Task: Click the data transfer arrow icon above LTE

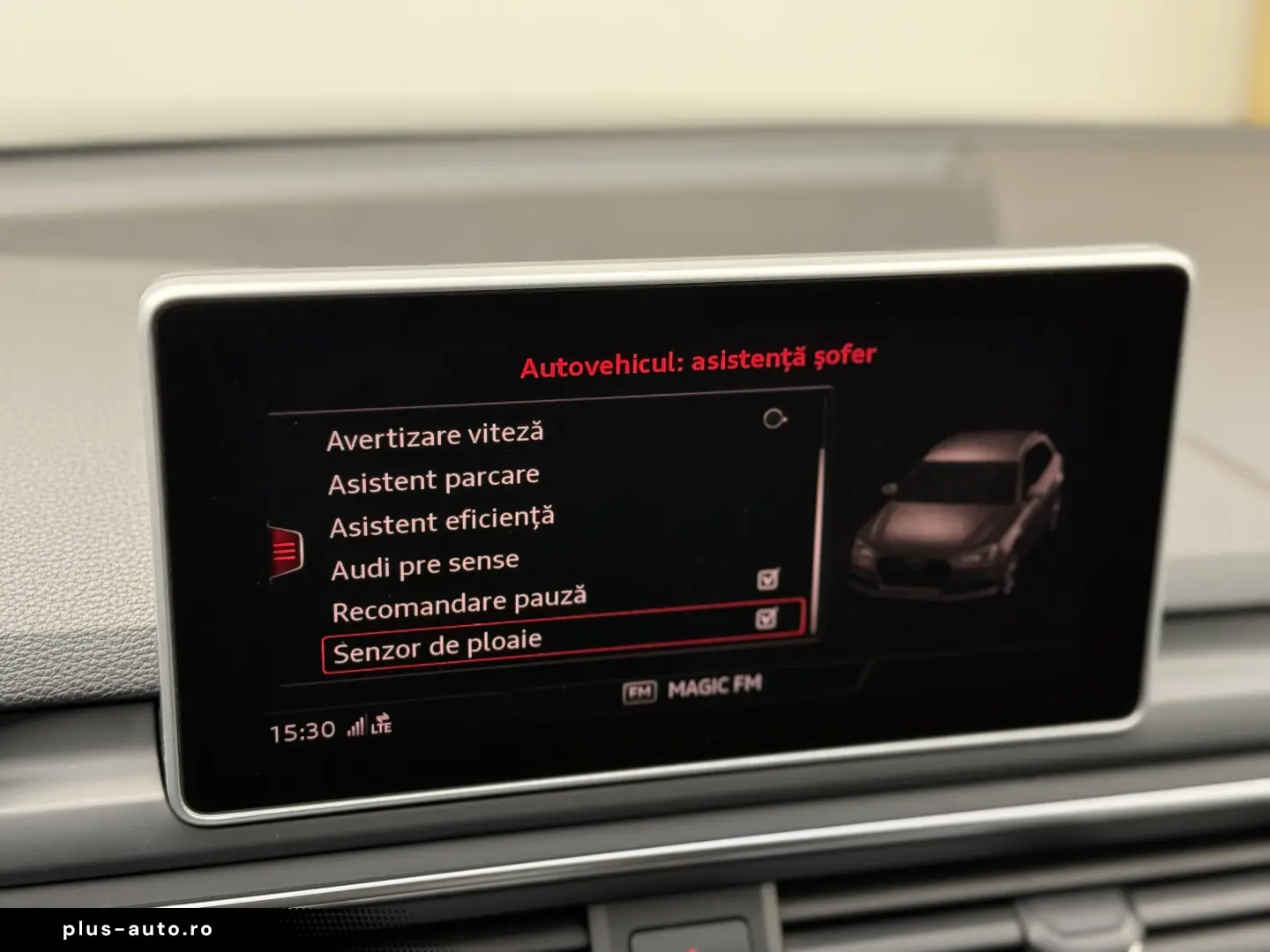Action: (x=385, y=719)
